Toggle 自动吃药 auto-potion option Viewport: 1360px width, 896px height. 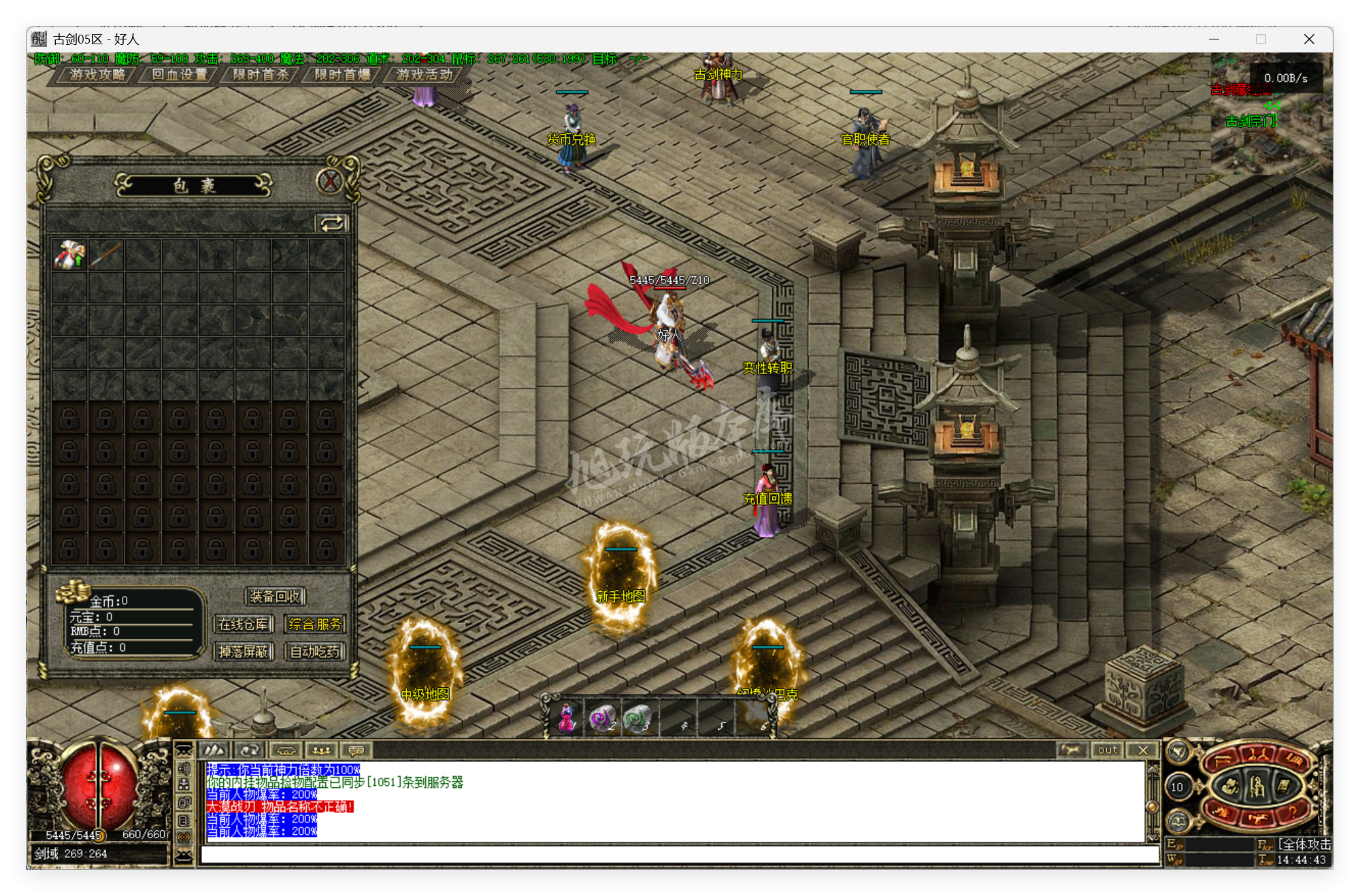[315, 652]
